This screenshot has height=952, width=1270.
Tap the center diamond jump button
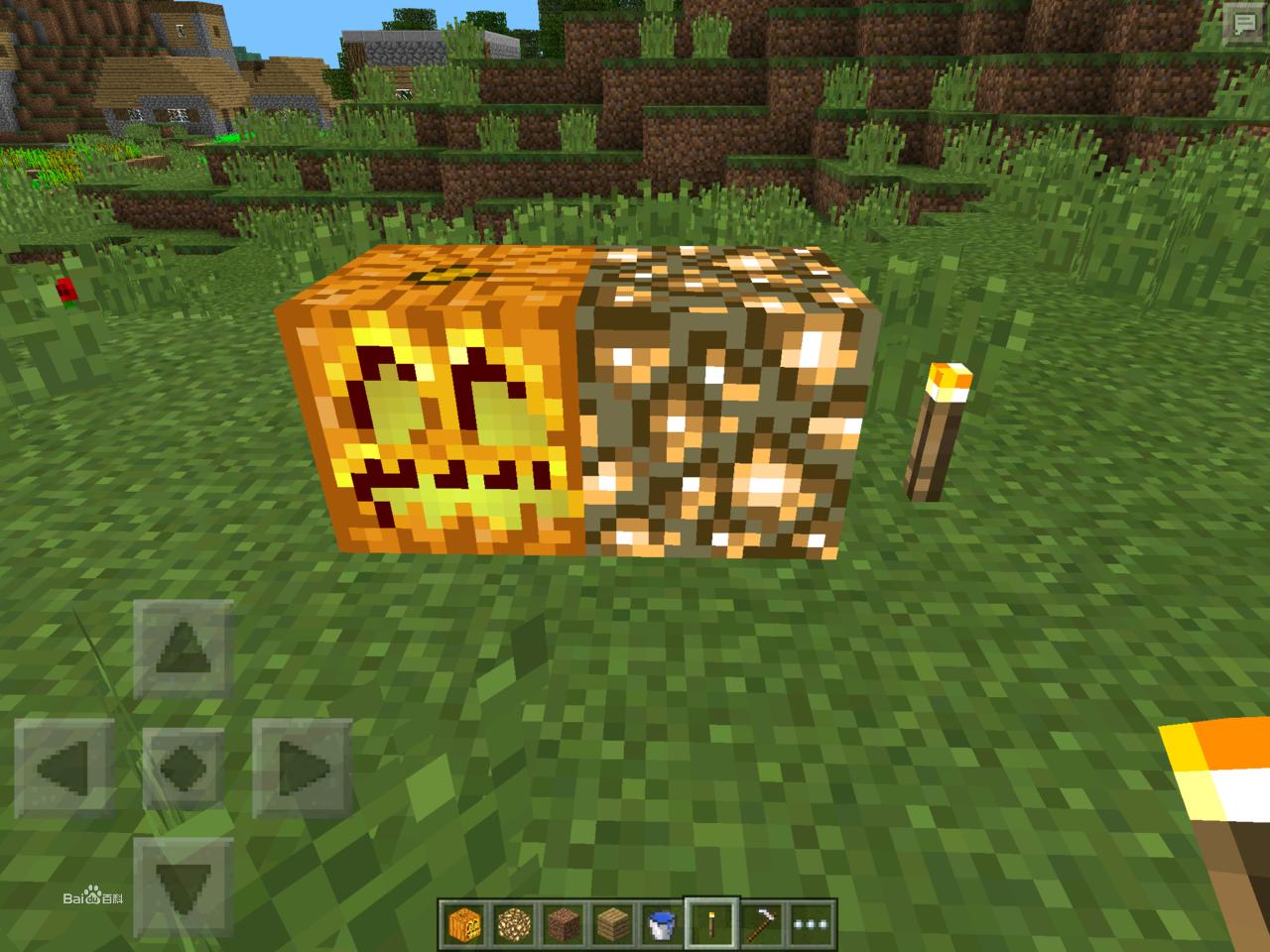183,767
